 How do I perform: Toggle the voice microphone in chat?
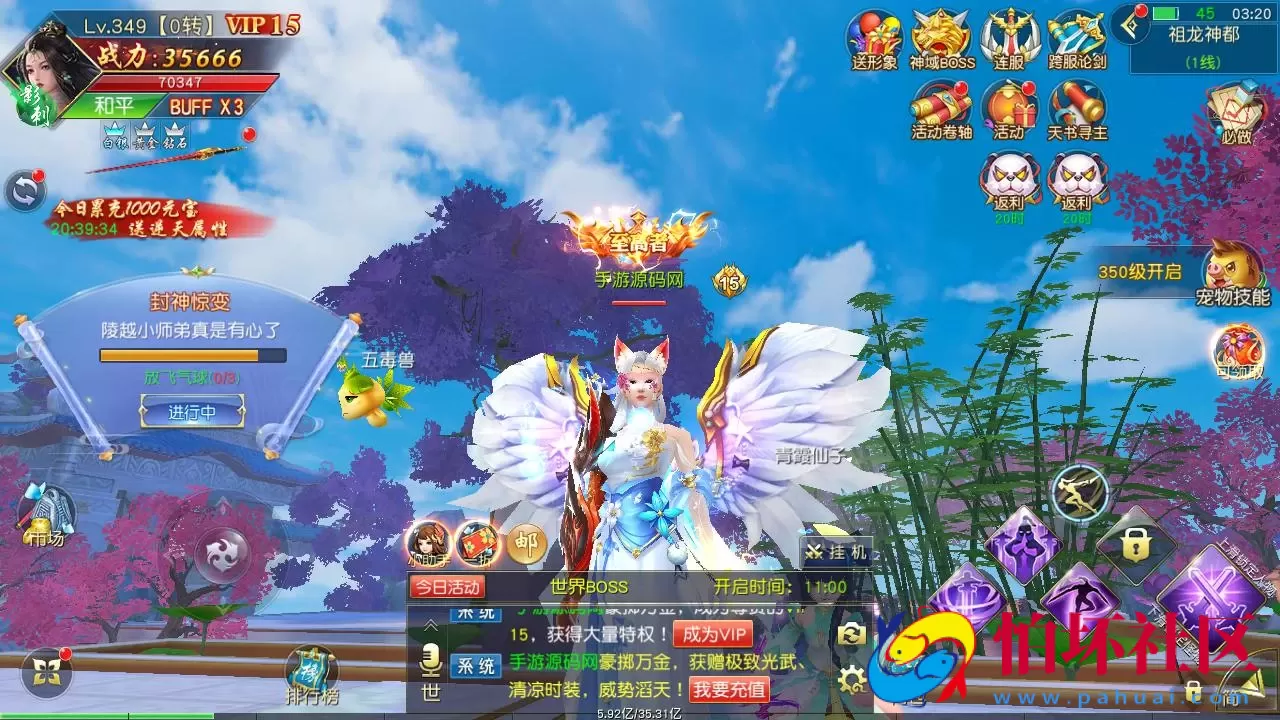tap(430, 659)
